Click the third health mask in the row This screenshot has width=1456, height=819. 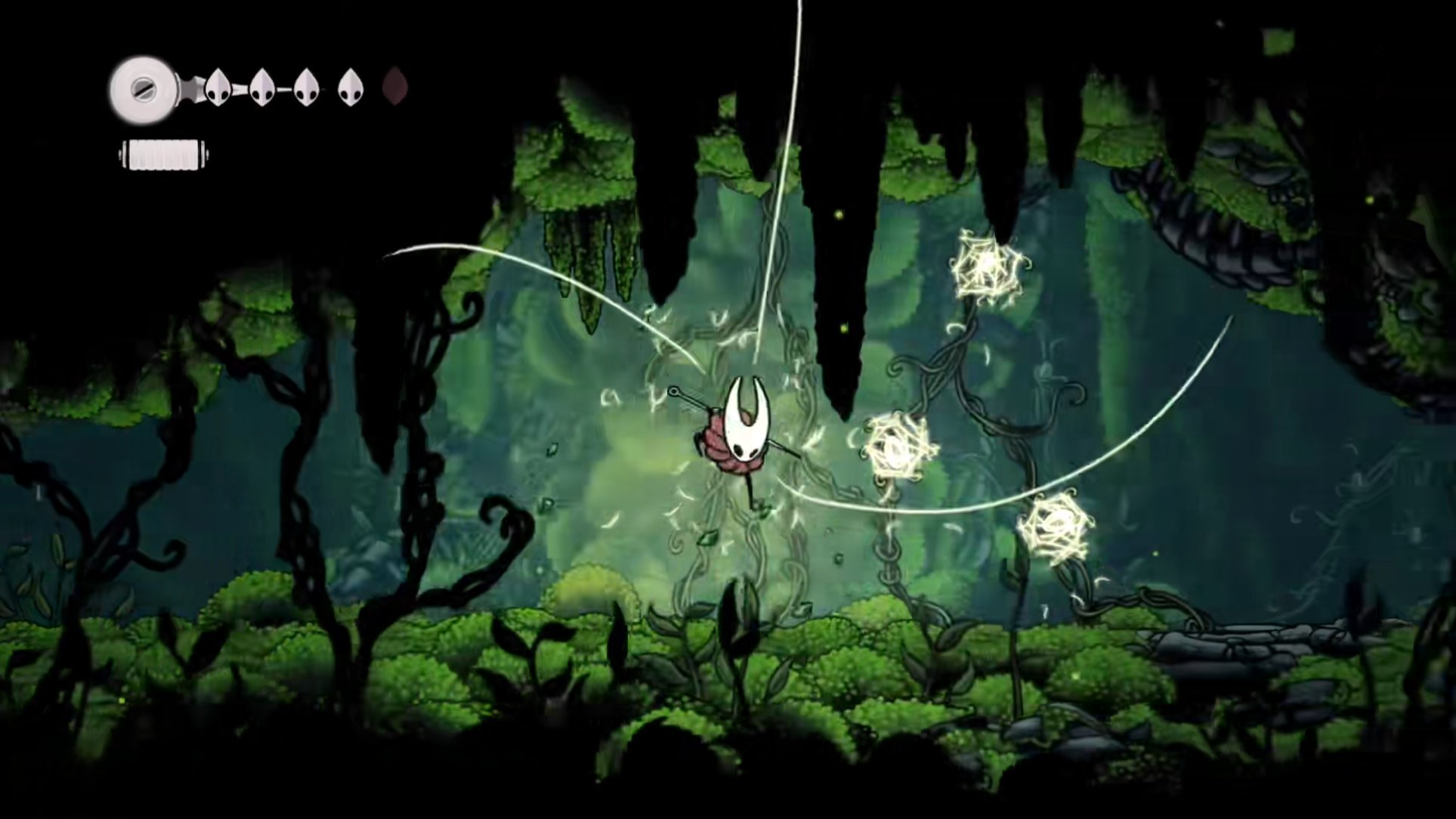click(305, 85)
